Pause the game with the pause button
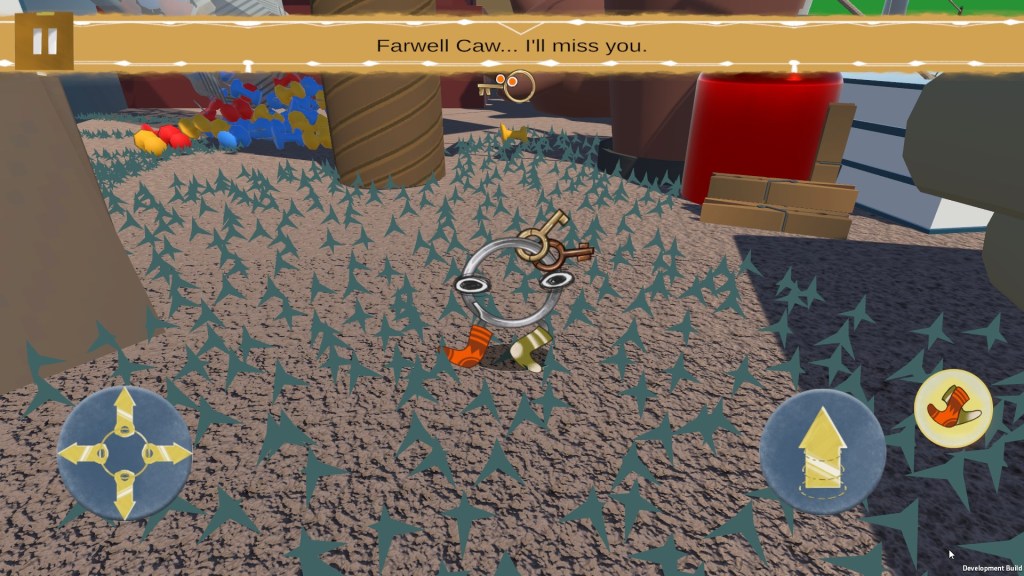 pyautogui.click(x=44, y=42)
